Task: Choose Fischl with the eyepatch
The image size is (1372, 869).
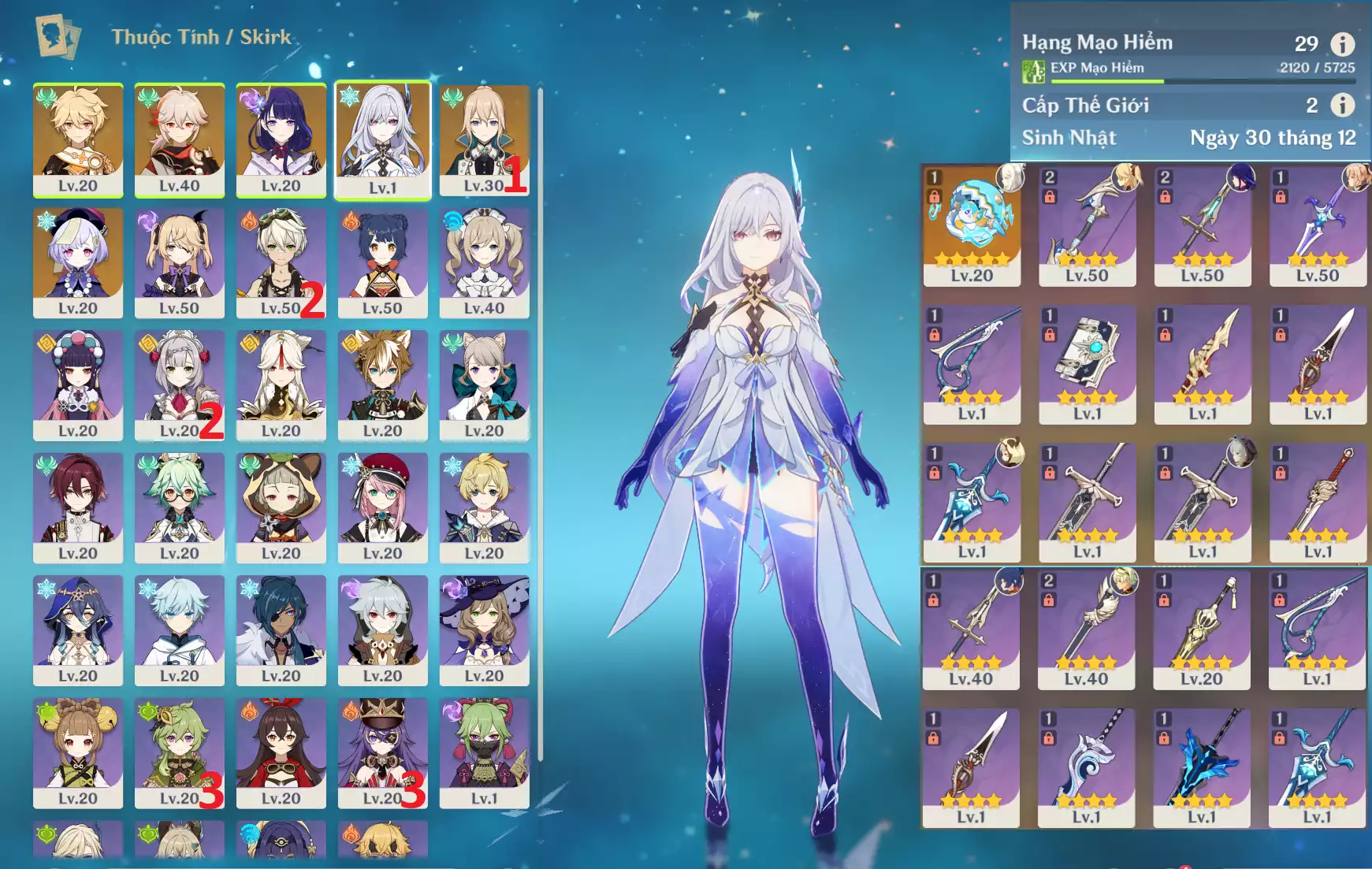Action: (x=179, y=262)
